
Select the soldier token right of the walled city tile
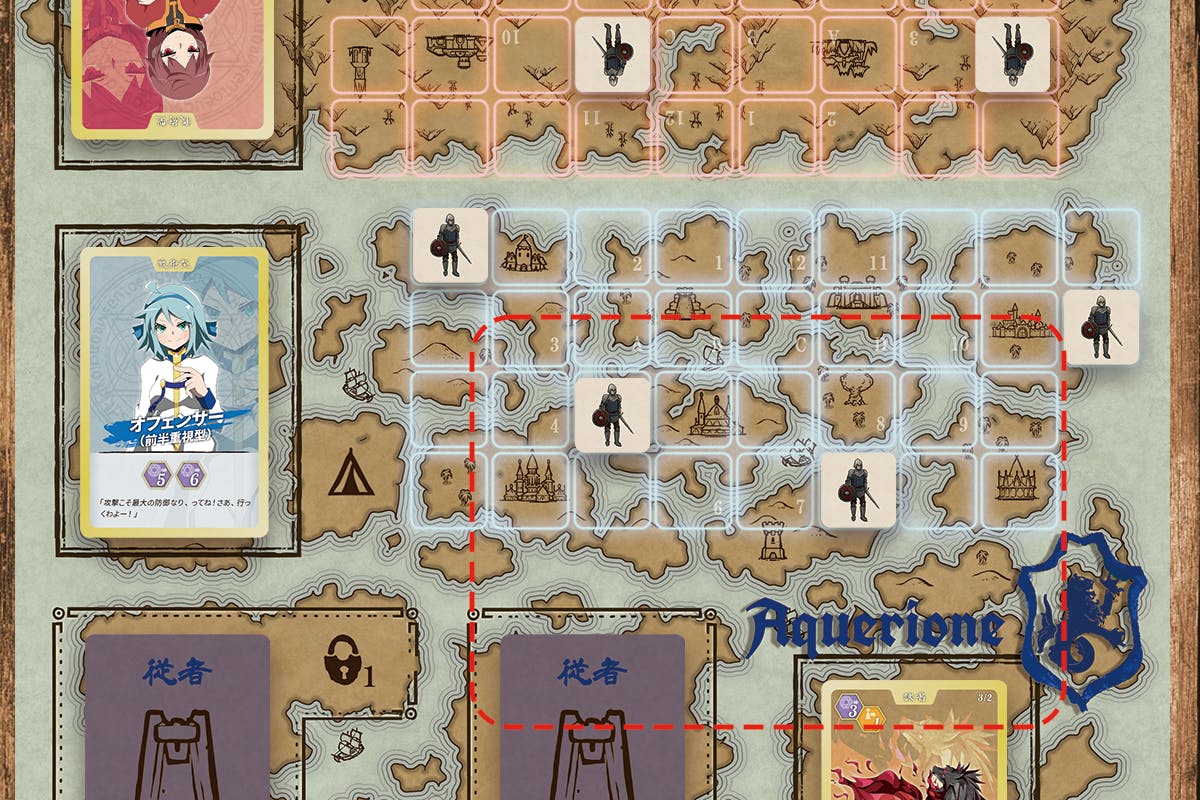point(1101,326)
